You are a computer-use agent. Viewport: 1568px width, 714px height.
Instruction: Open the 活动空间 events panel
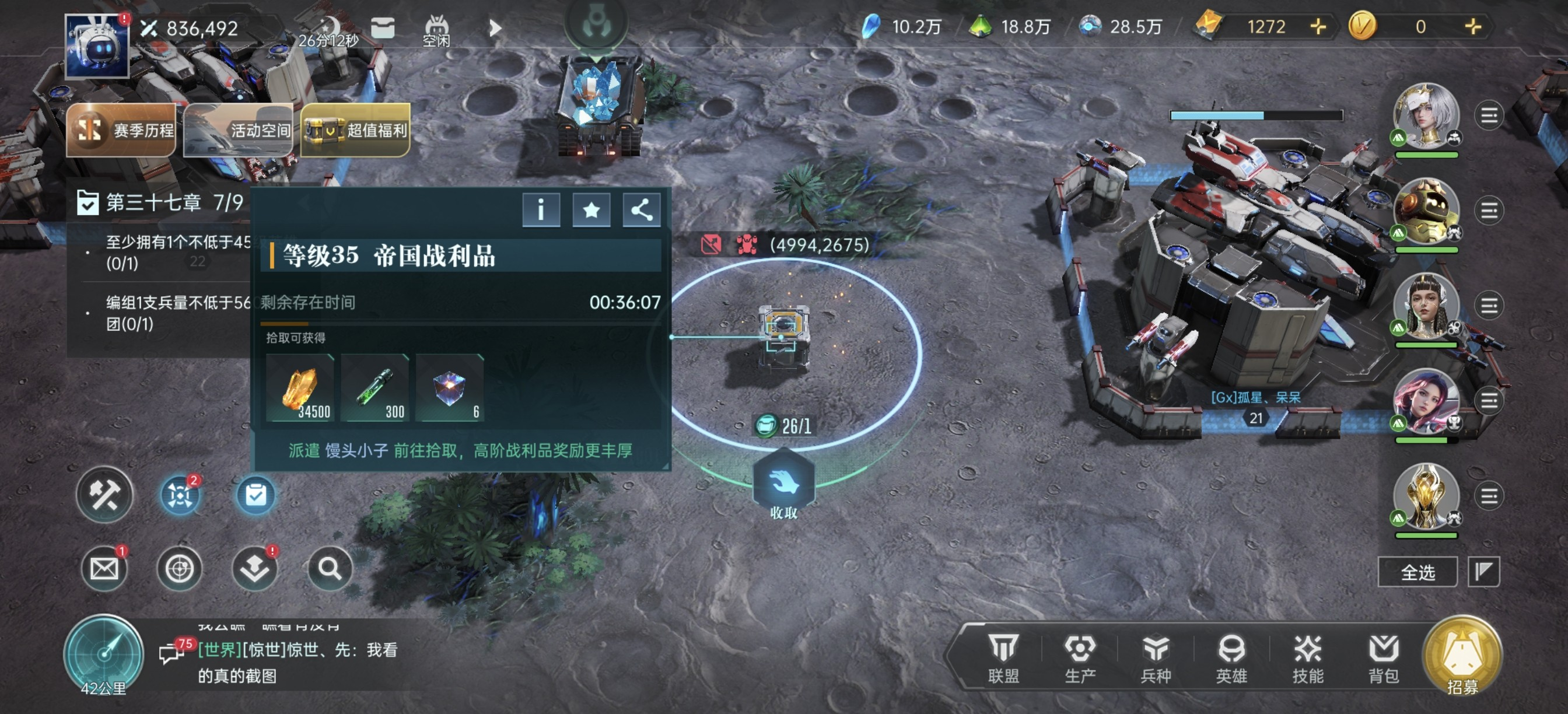pyautogui.click(x=238, y=129)
